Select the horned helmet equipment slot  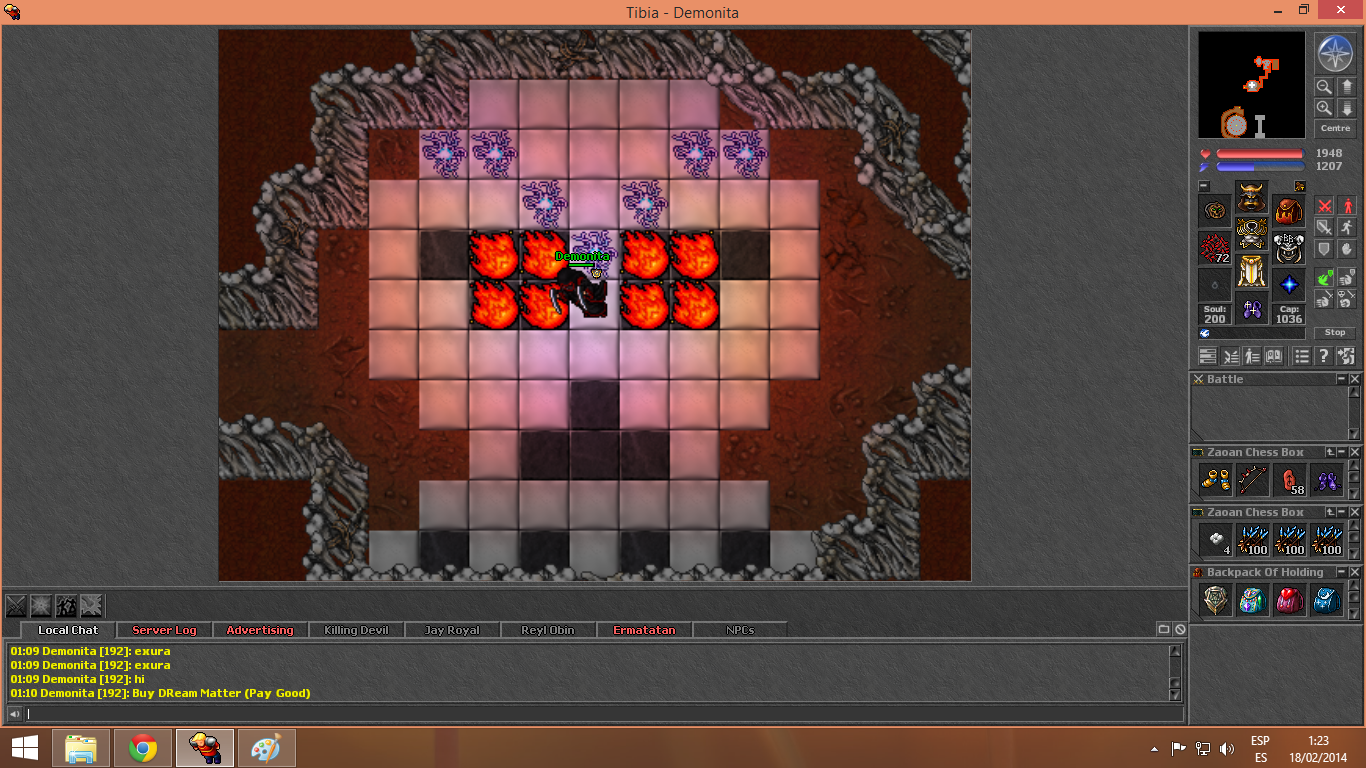(1251, 197)
